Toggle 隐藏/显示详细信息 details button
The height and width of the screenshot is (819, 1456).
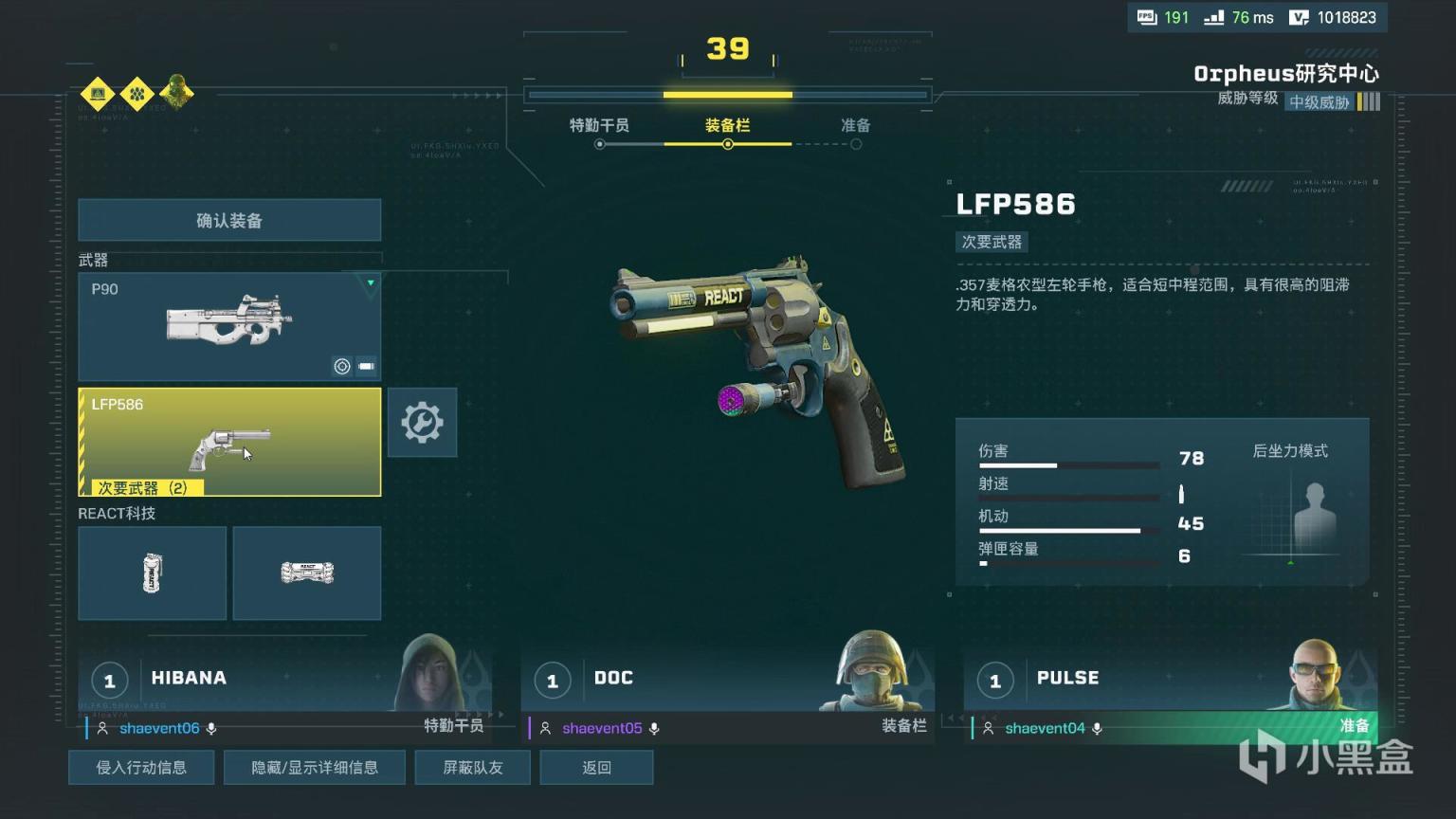315,768
